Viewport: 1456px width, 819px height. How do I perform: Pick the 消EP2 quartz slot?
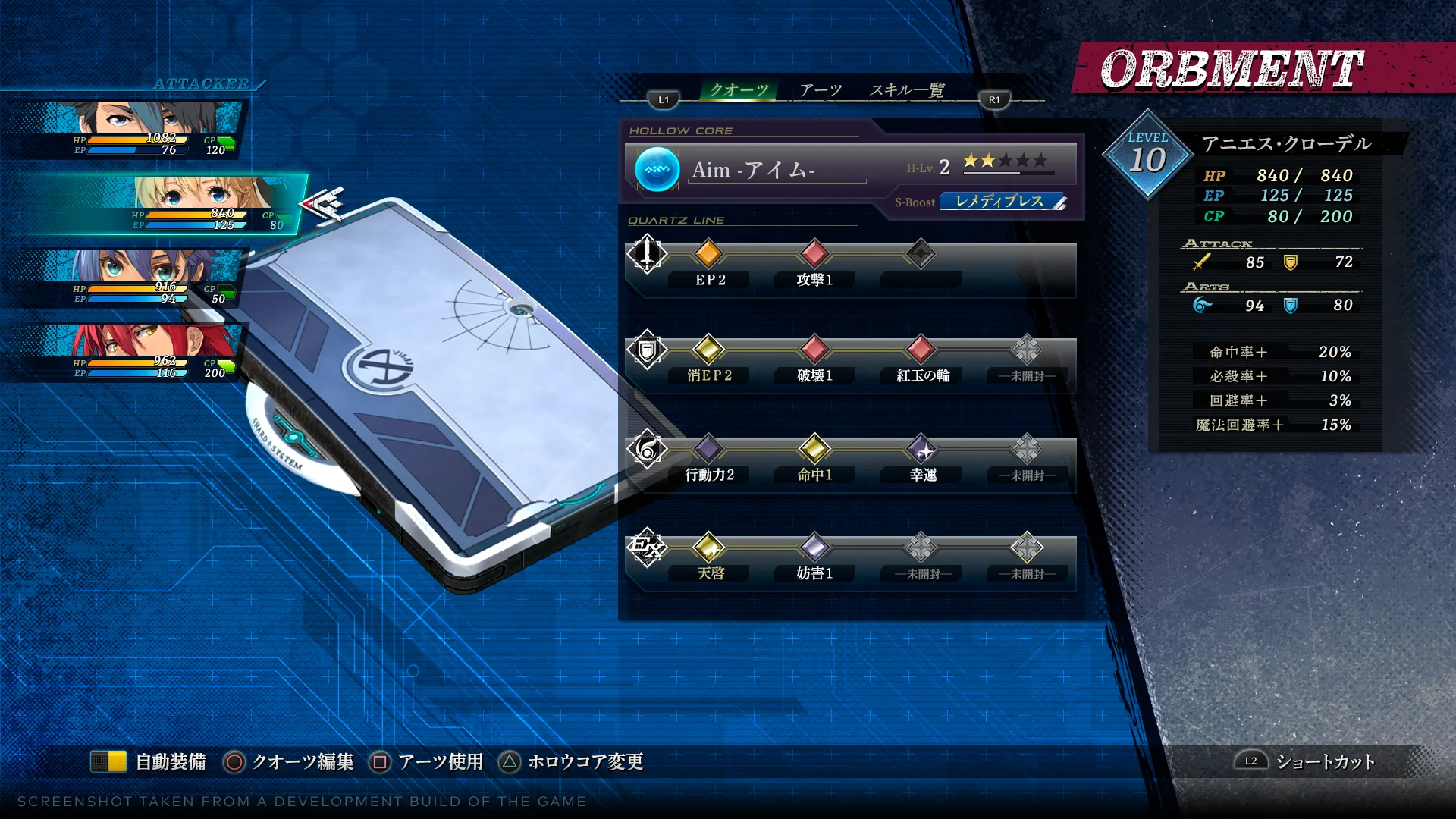708,350
